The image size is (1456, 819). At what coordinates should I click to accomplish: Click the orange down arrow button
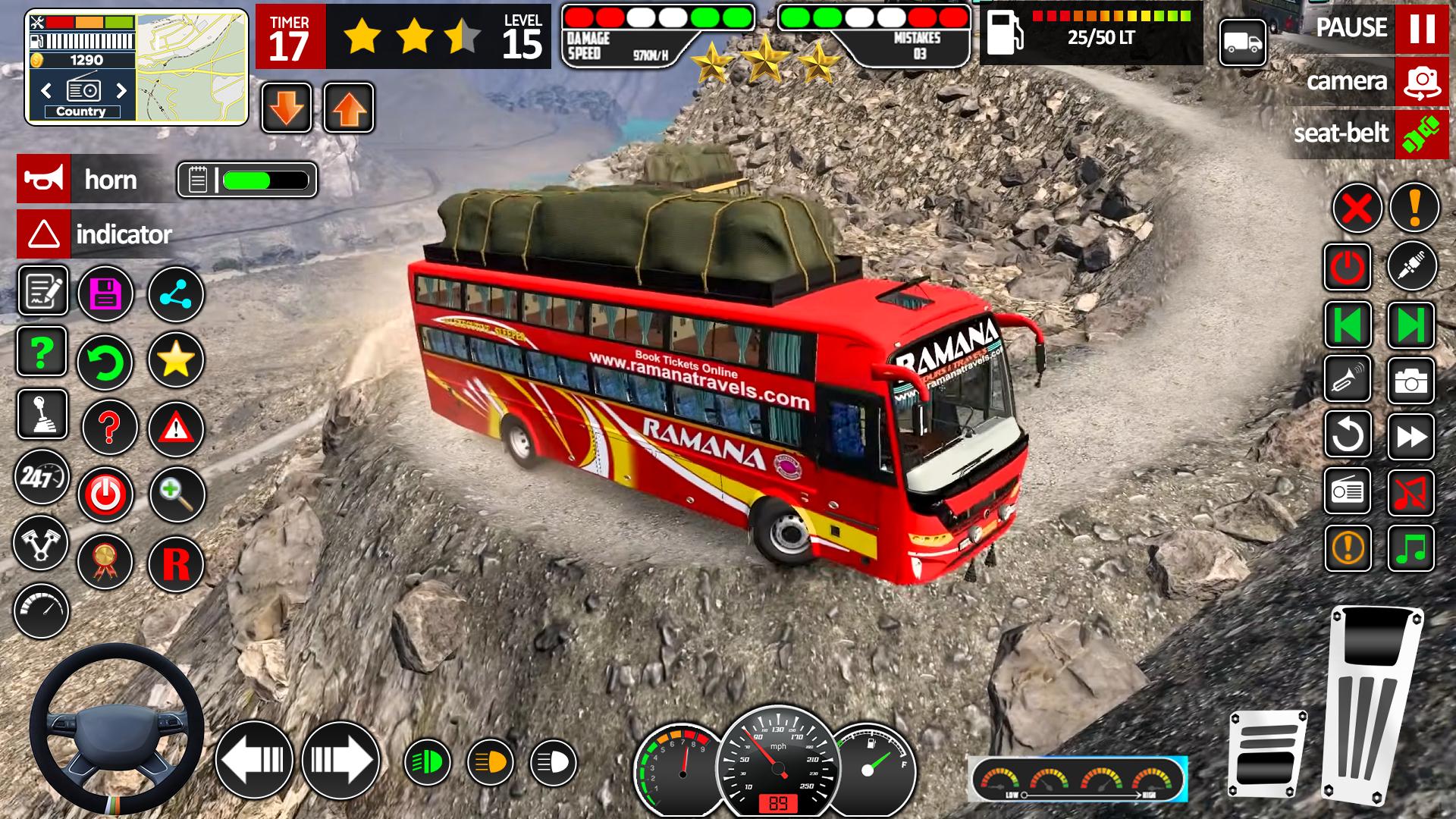click(287, 108)
